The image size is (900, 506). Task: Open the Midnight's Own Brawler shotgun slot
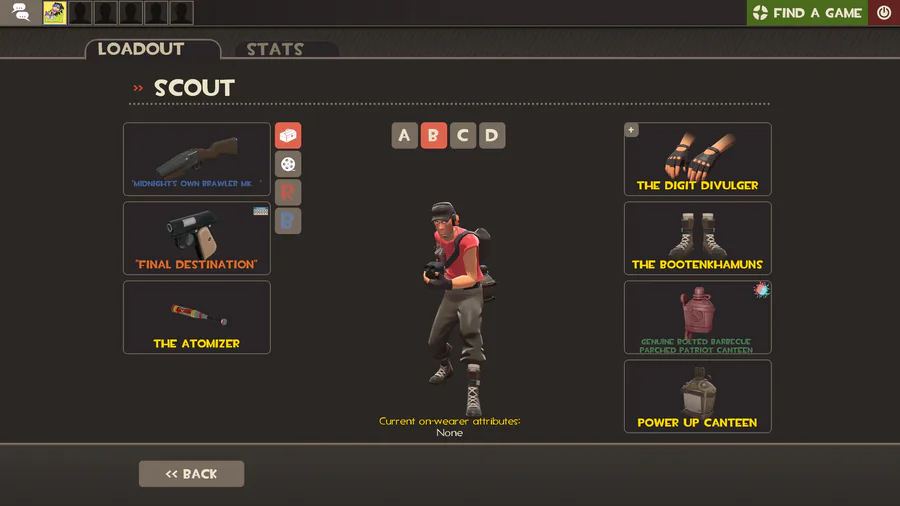pyautogui.click(x=196, y=159)
